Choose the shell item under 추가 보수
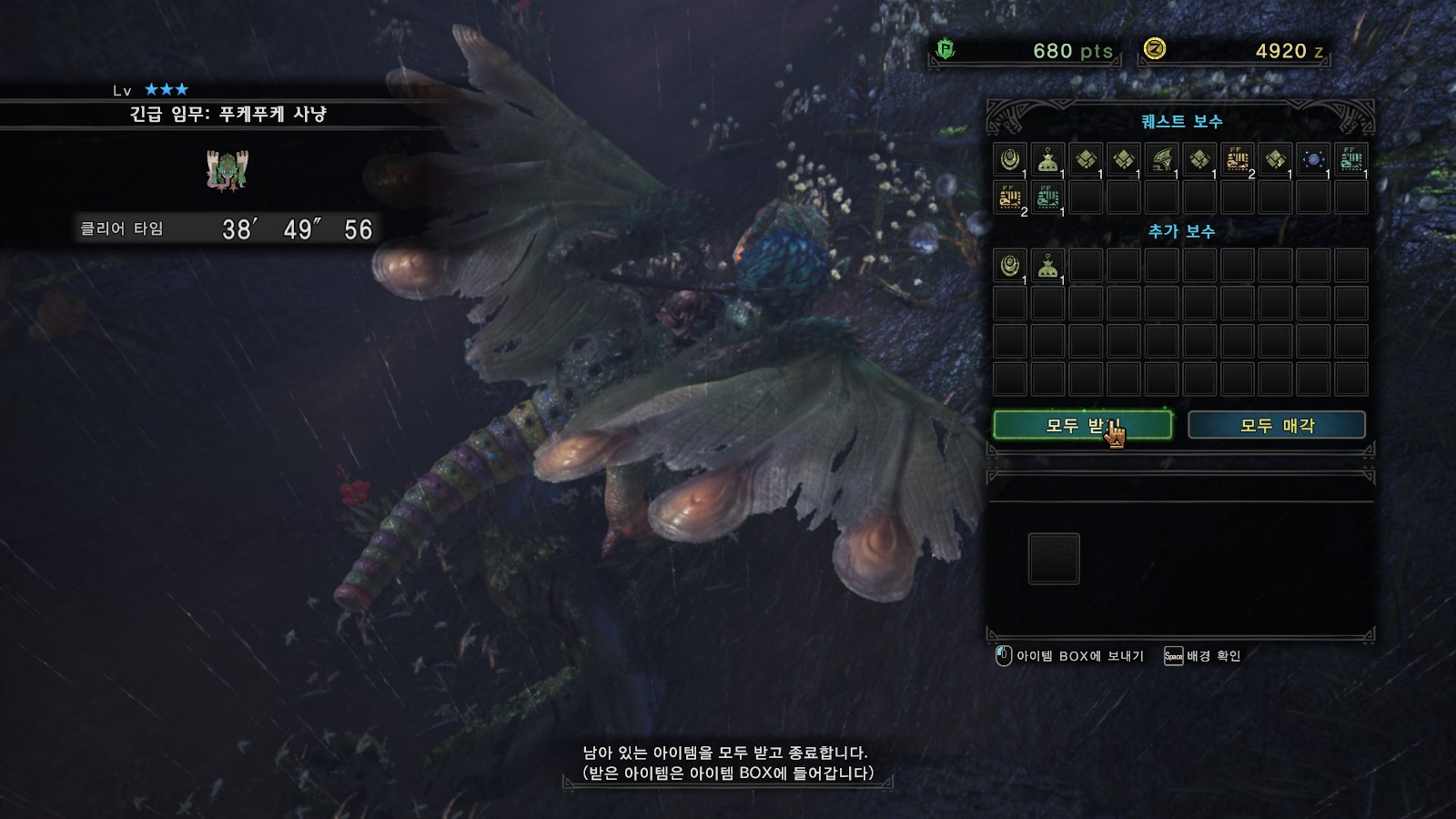Image resolution: width=1456 pixels, height=819 pixels. (x=1009, y=266)
